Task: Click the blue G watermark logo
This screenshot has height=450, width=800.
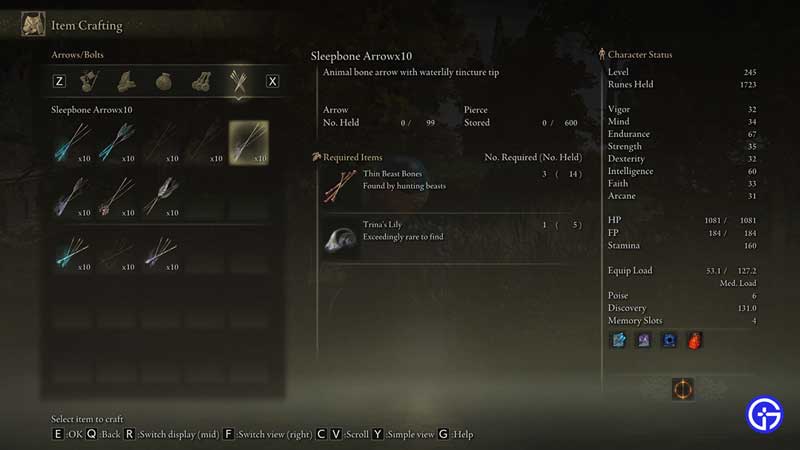Action: coord(765,414)
